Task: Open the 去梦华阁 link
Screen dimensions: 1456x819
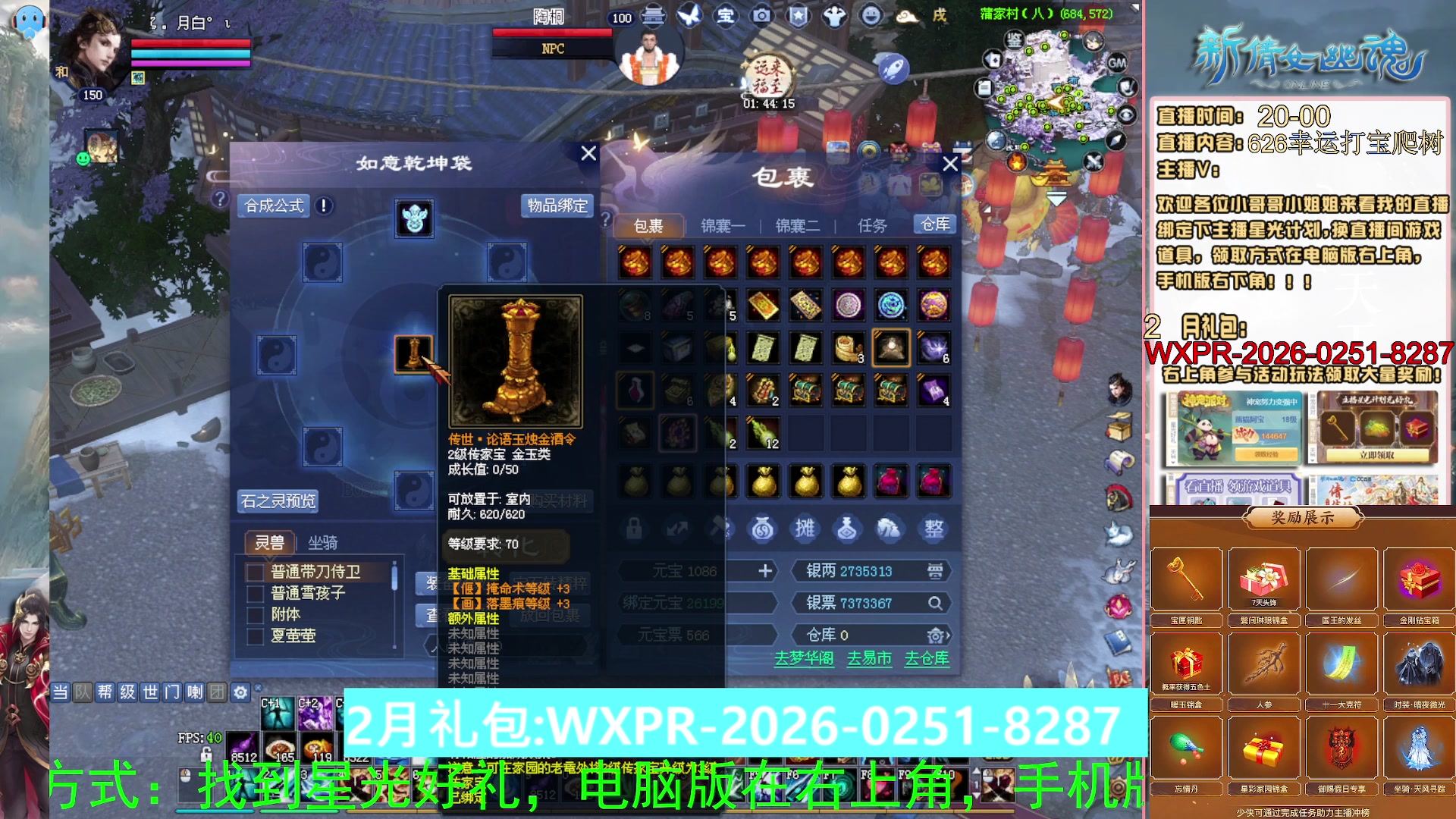Action: click(804, 660)
